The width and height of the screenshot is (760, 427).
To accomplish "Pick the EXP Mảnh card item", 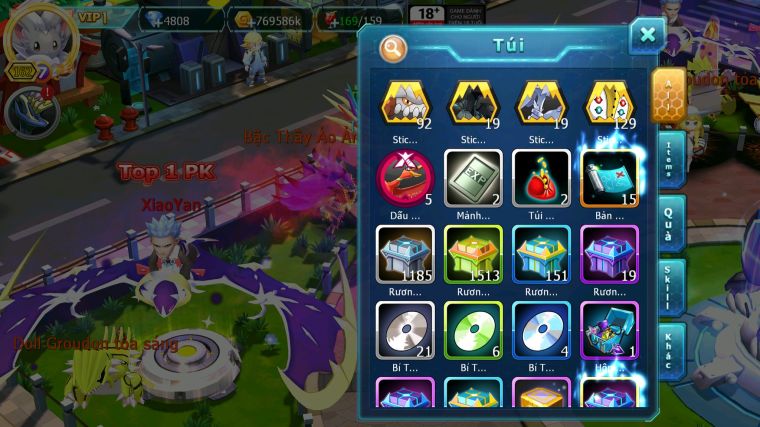I will pos(473,173).
